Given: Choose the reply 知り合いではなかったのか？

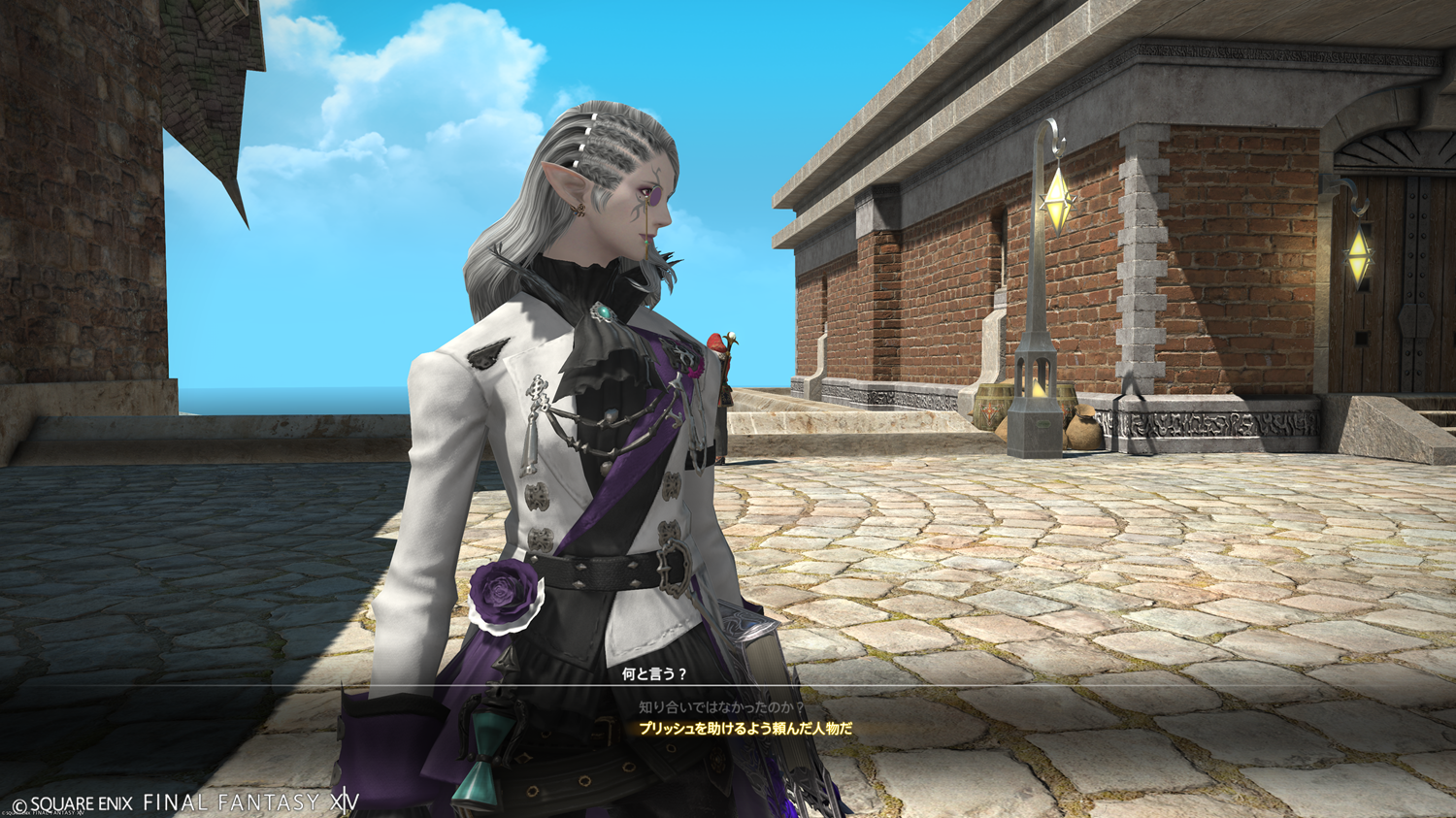Looking at the screenshot, I should pyautogui.click(x=721, y=707).
